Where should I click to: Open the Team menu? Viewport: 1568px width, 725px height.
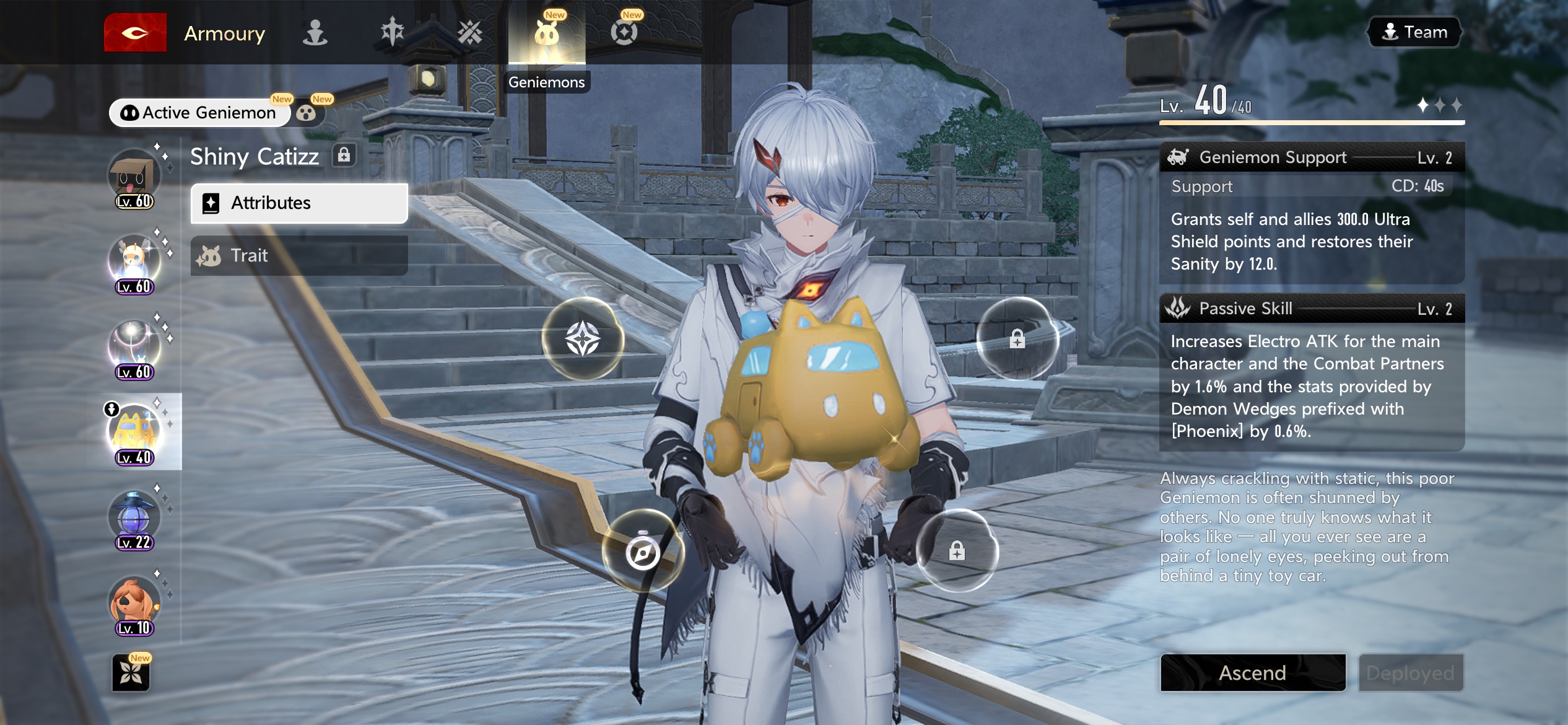pos(1414,32)
